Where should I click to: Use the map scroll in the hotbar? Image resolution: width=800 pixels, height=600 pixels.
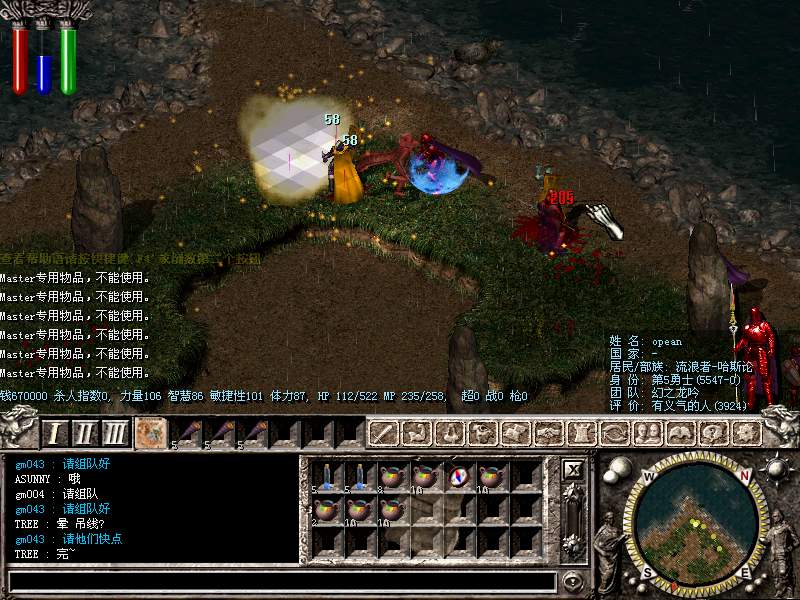pyautogui.click(x=151, y=433)
